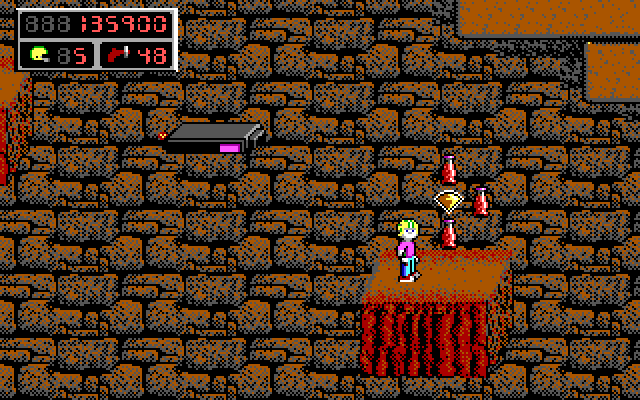Click the Keen helmet lives icon
The image size is (640, 400).
pyautogui.click(x=40, y=55)
